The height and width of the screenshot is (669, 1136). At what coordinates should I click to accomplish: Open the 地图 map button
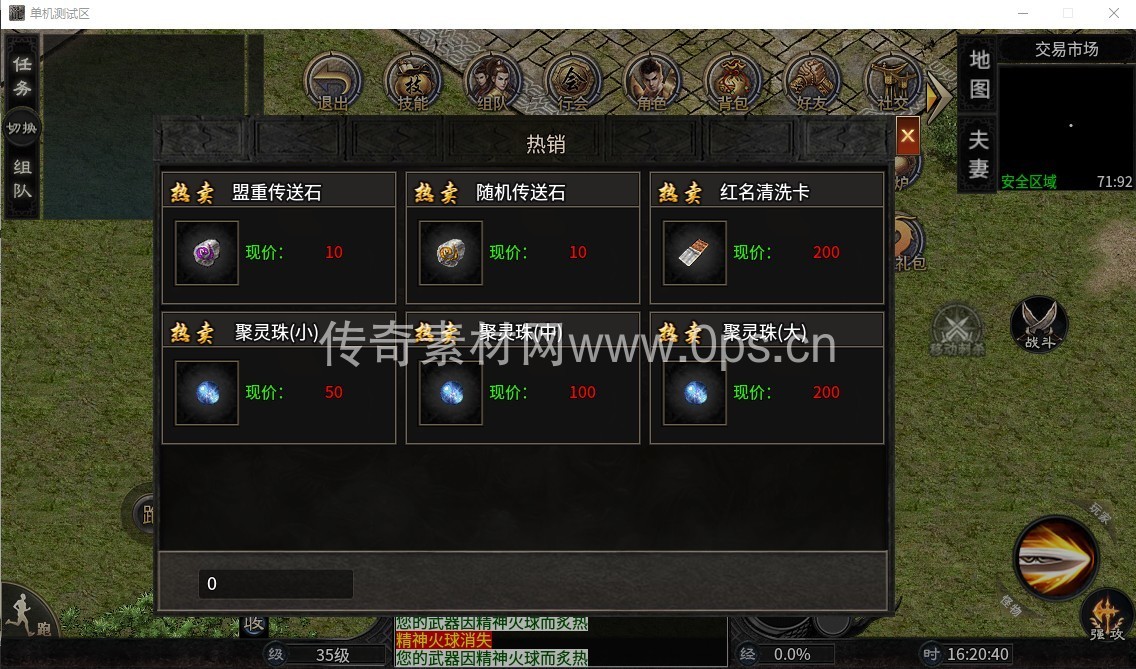point(979,74)
